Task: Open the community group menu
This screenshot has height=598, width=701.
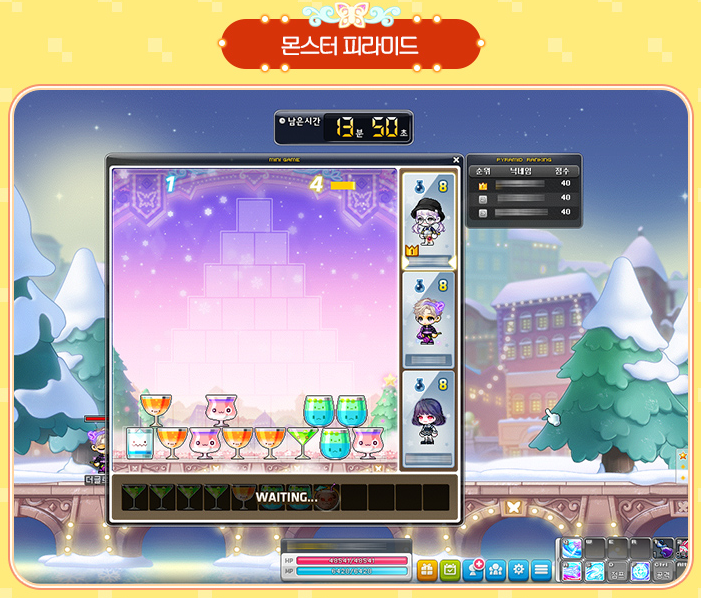Action: click(x=495, y=571)
